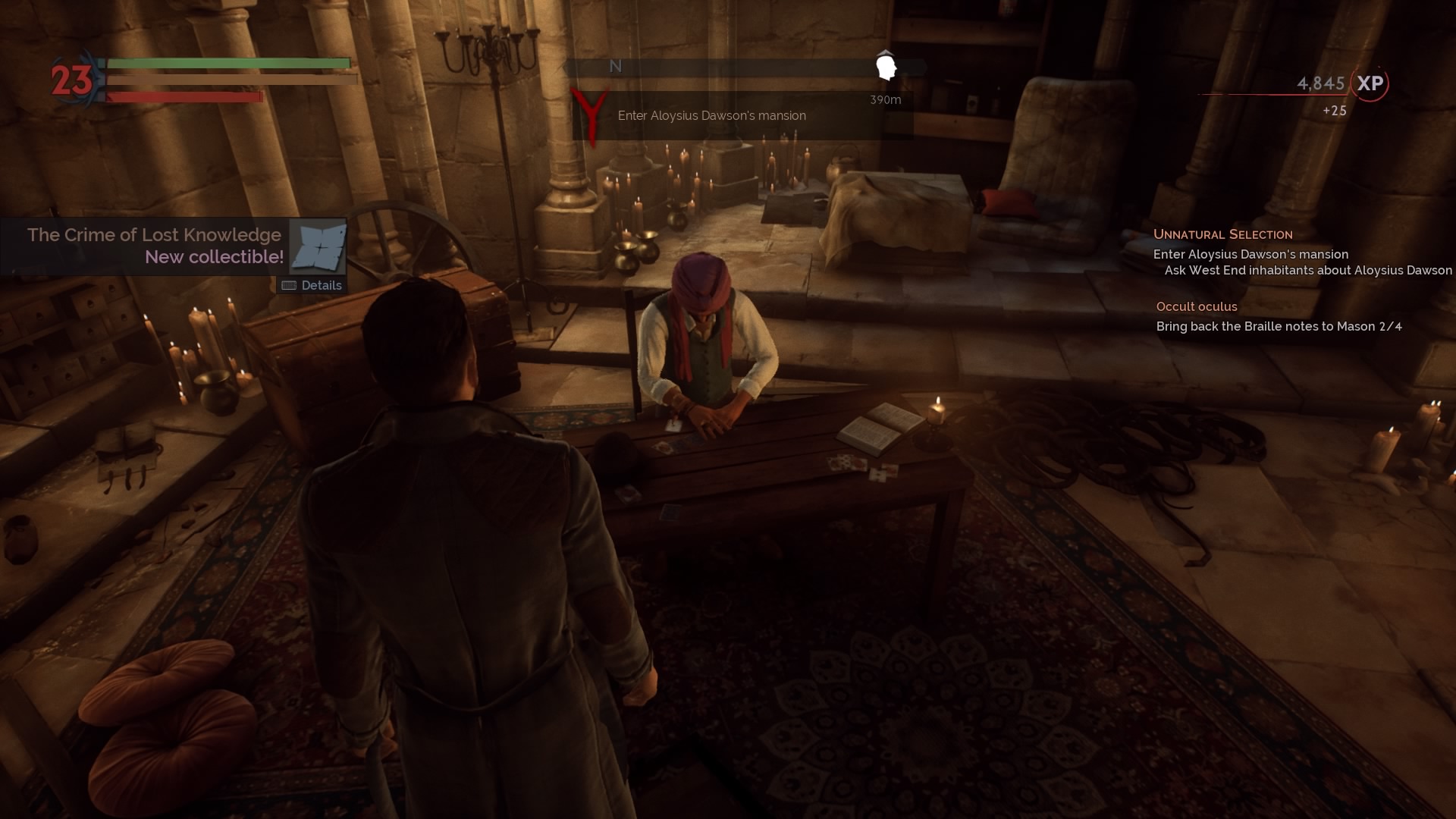Select the Unnatural Selection quest tracker title
The width and height of the screenshot is (1456, 819).
[1222, 234]
